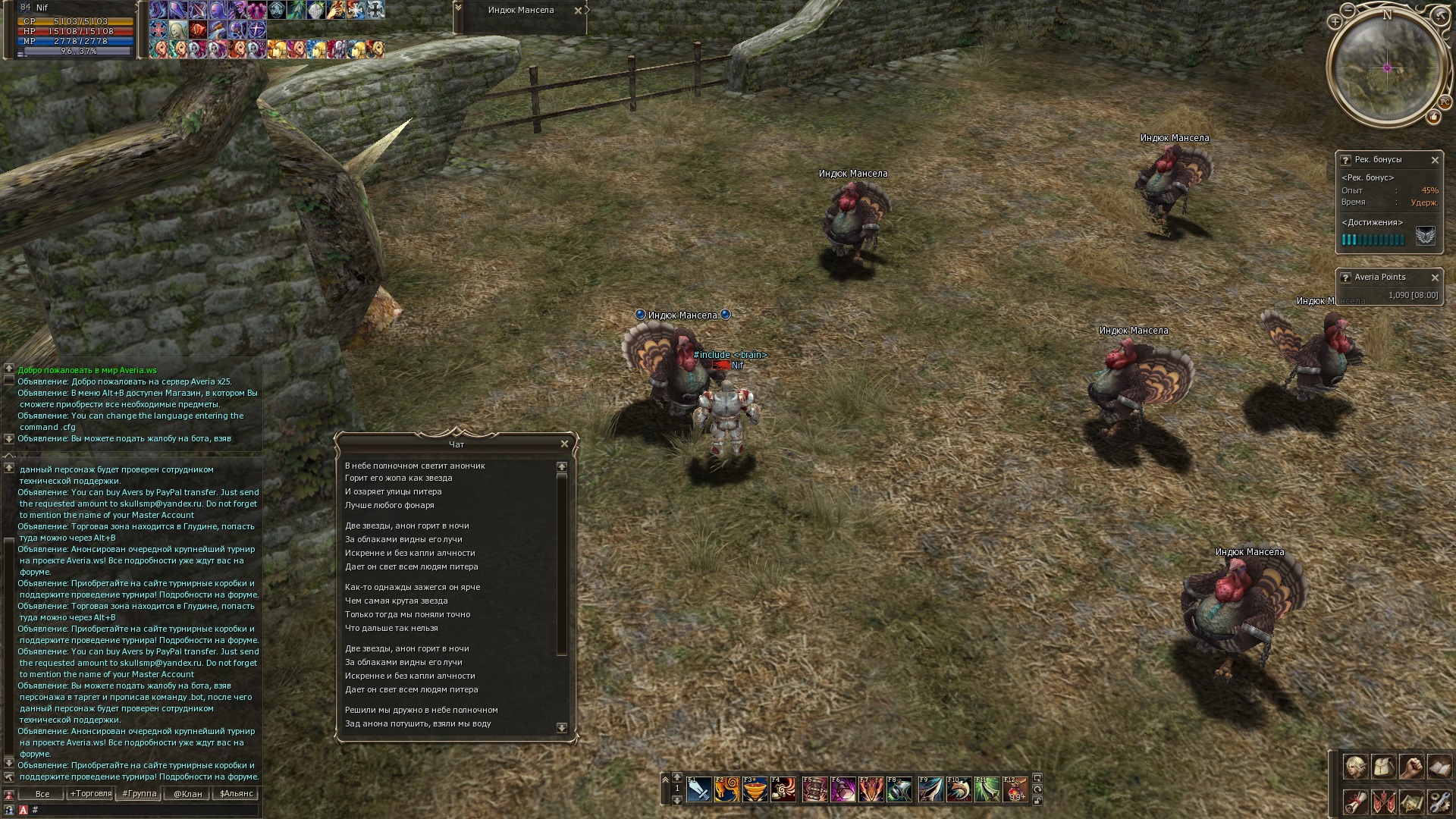This screenshot has height=819, width=1456.
Task: Click the circular minimap
Action: point(1387,68)
